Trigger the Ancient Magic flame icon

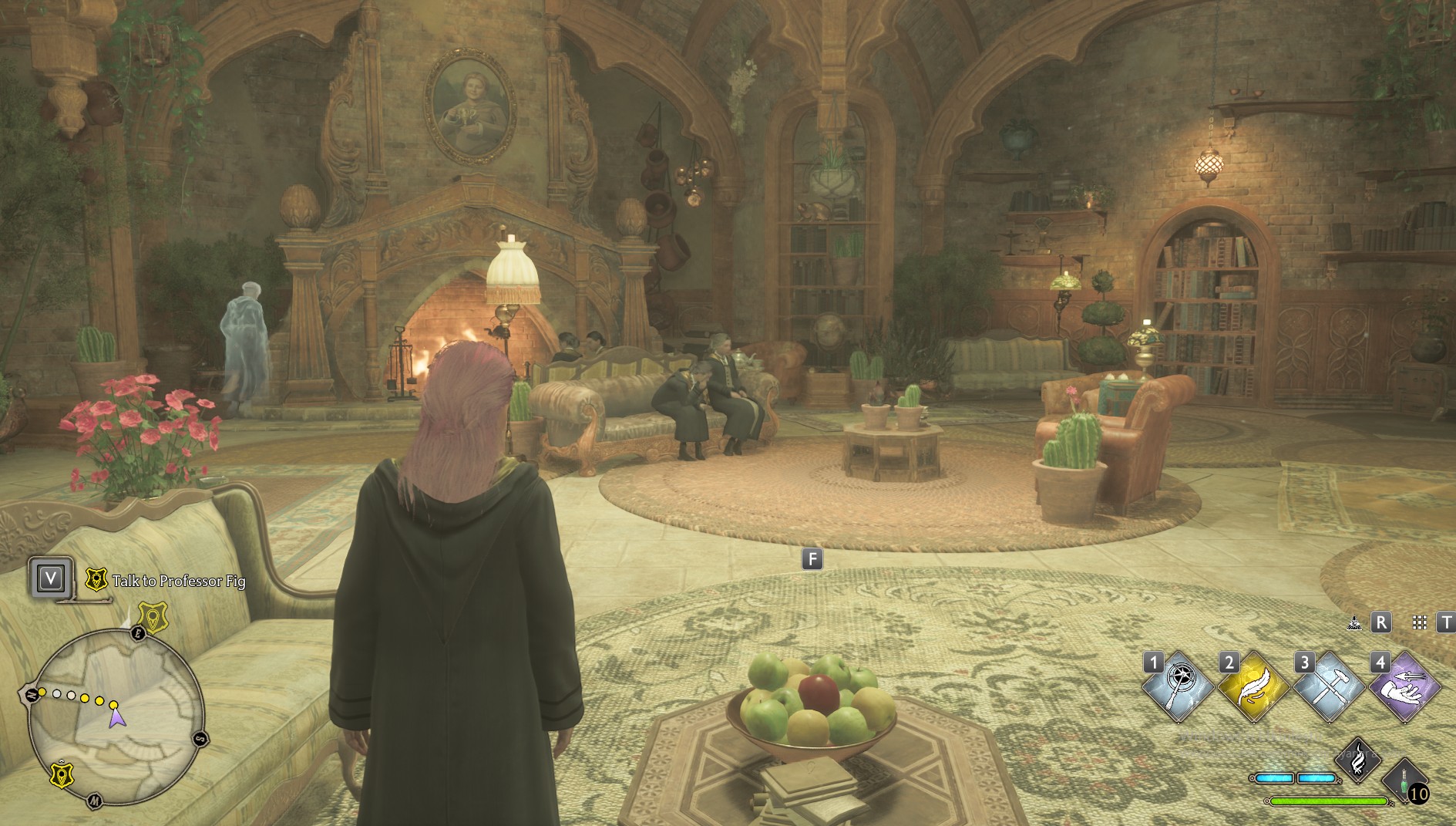tap(1359, 758)
